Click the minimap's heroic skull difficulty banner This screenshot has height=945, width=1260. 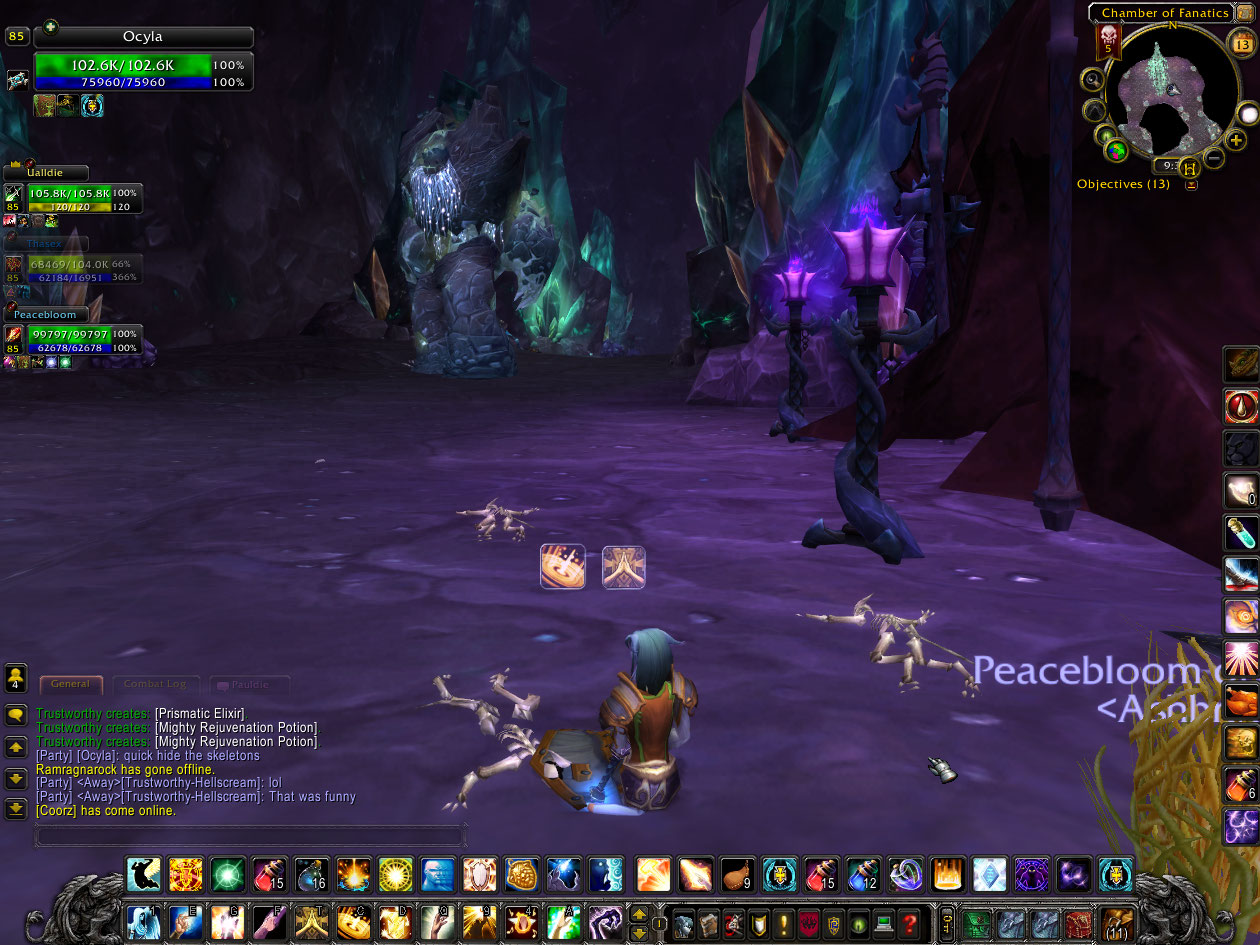pyautogui.click(x=1108, y=40)
